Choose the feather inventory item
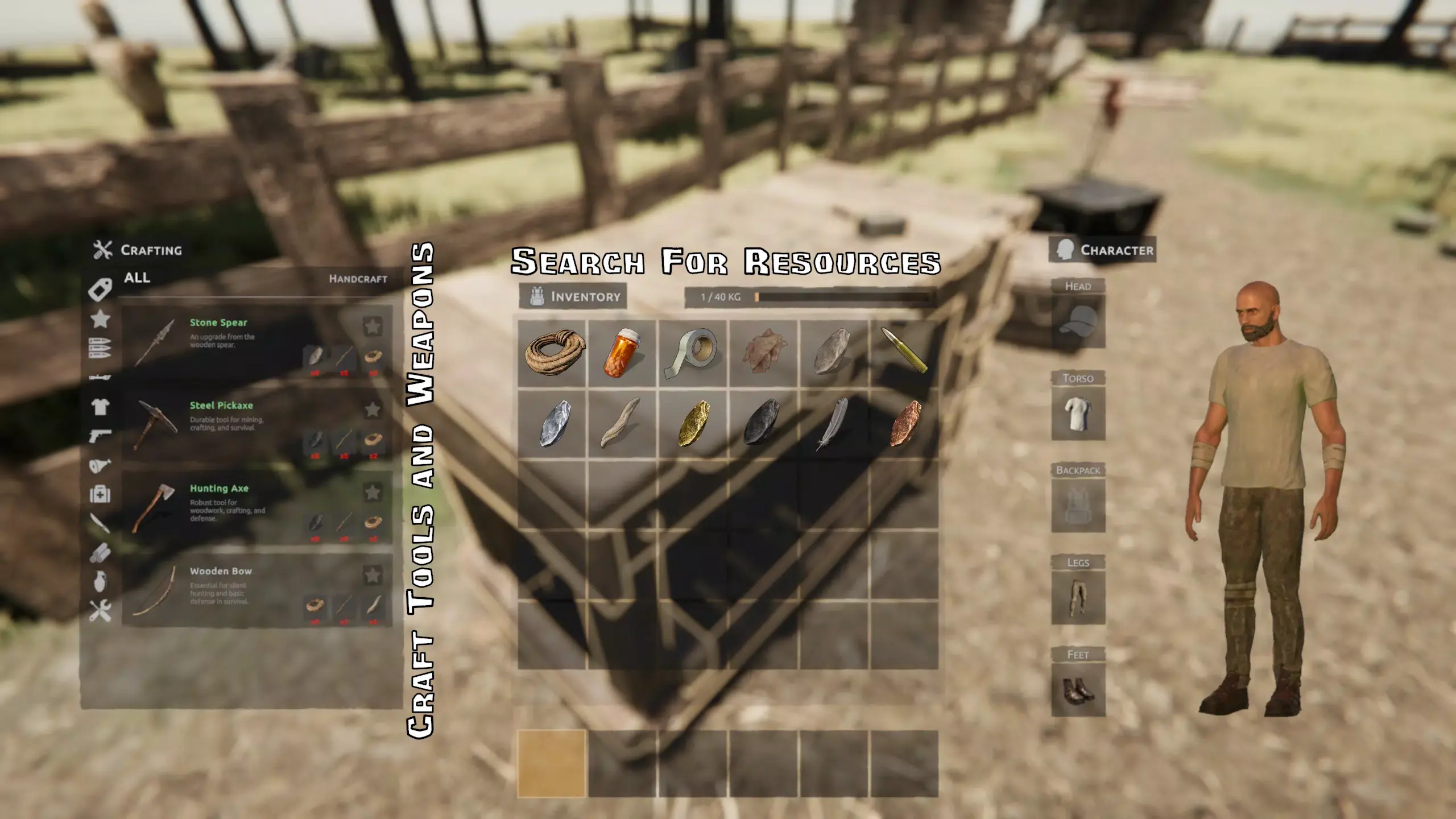This screenshot has height=819, width=1456. pos(833,423)
